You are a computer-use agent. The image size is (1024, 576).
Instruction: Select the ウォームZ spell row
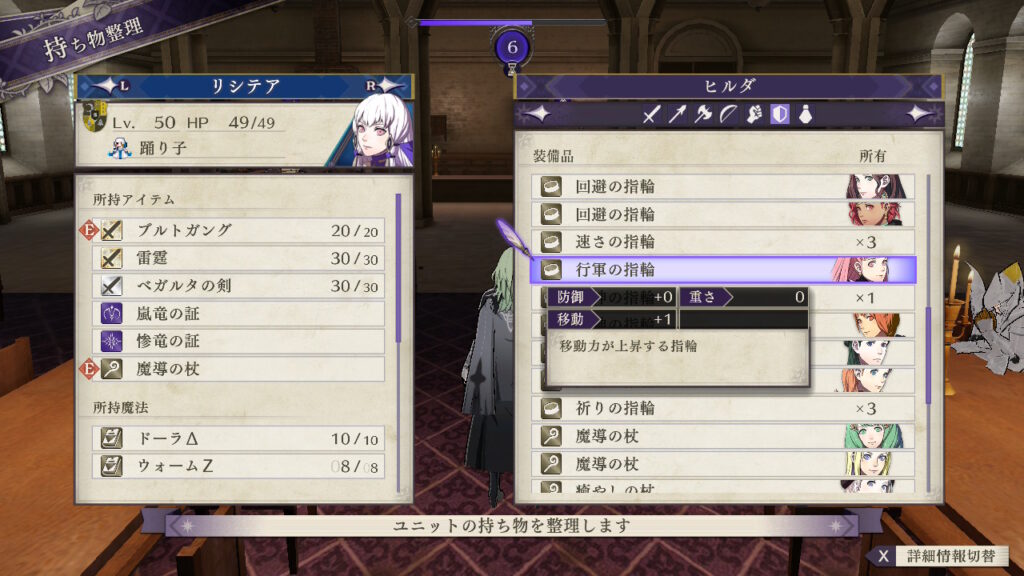240,466
